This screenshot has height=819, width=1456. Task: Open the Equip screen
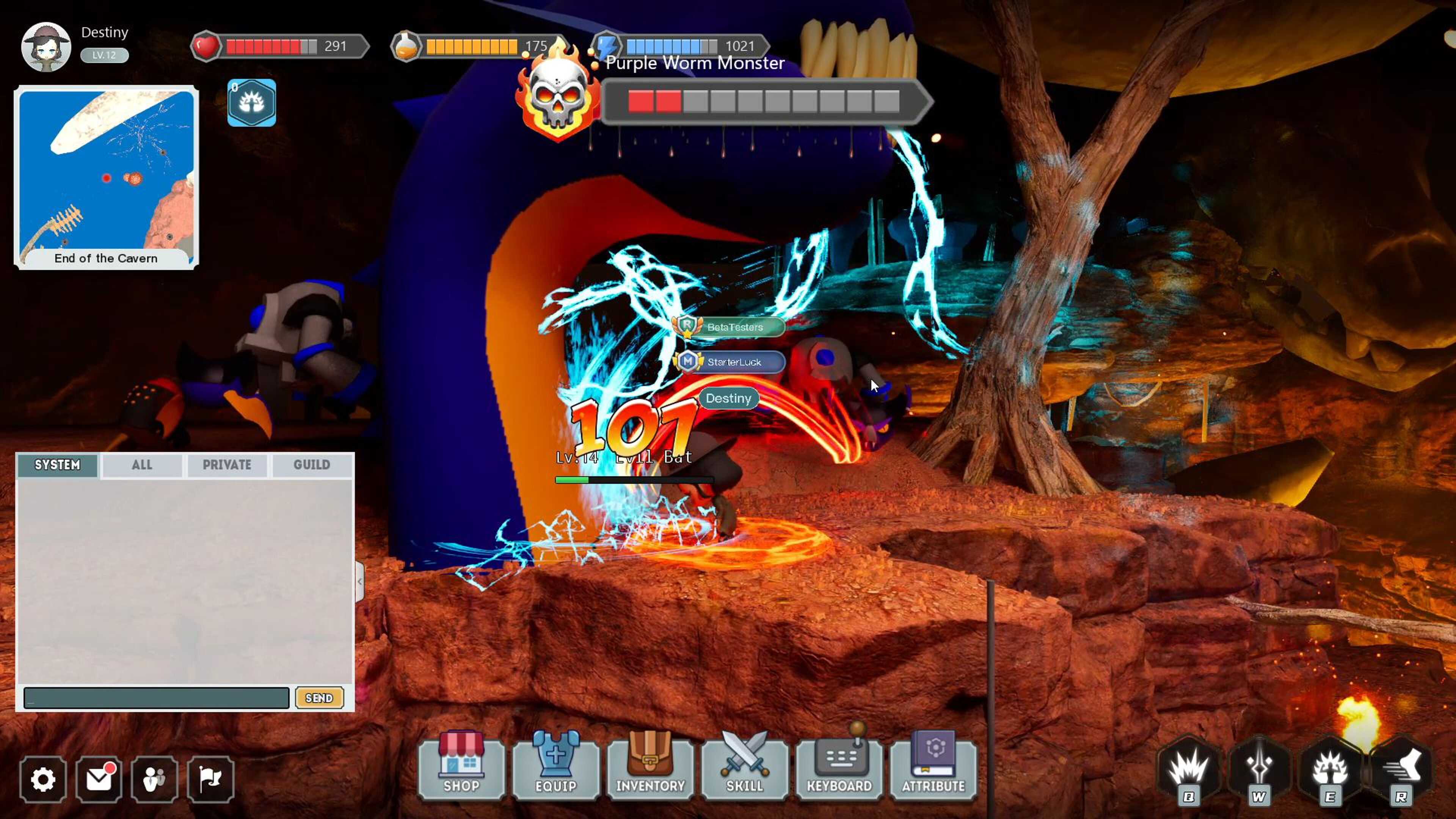coord(555,769)
